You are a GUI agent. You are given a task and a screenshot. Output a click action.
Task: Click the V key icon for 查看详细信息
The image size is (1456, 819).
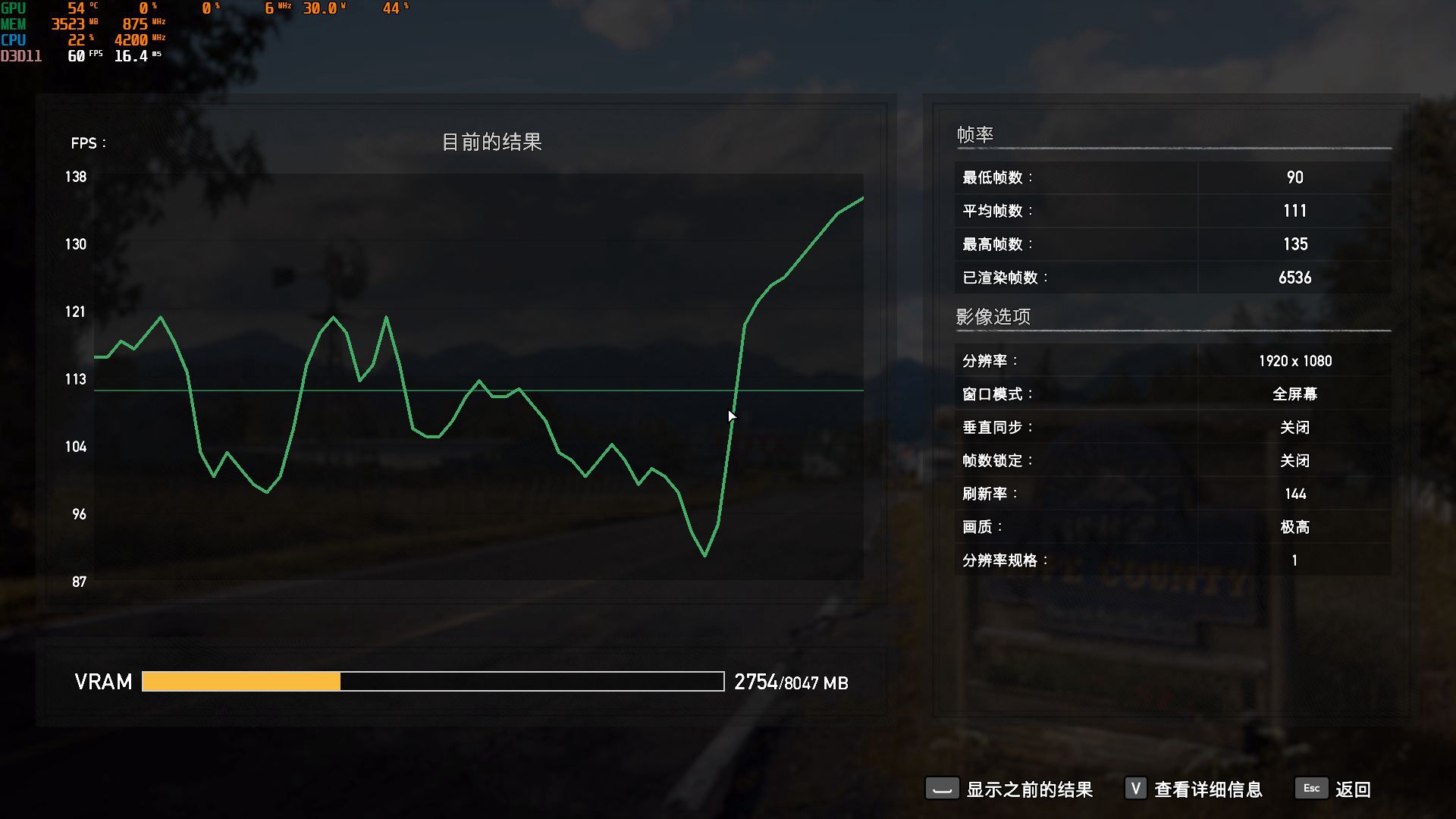click(1135, 789)
